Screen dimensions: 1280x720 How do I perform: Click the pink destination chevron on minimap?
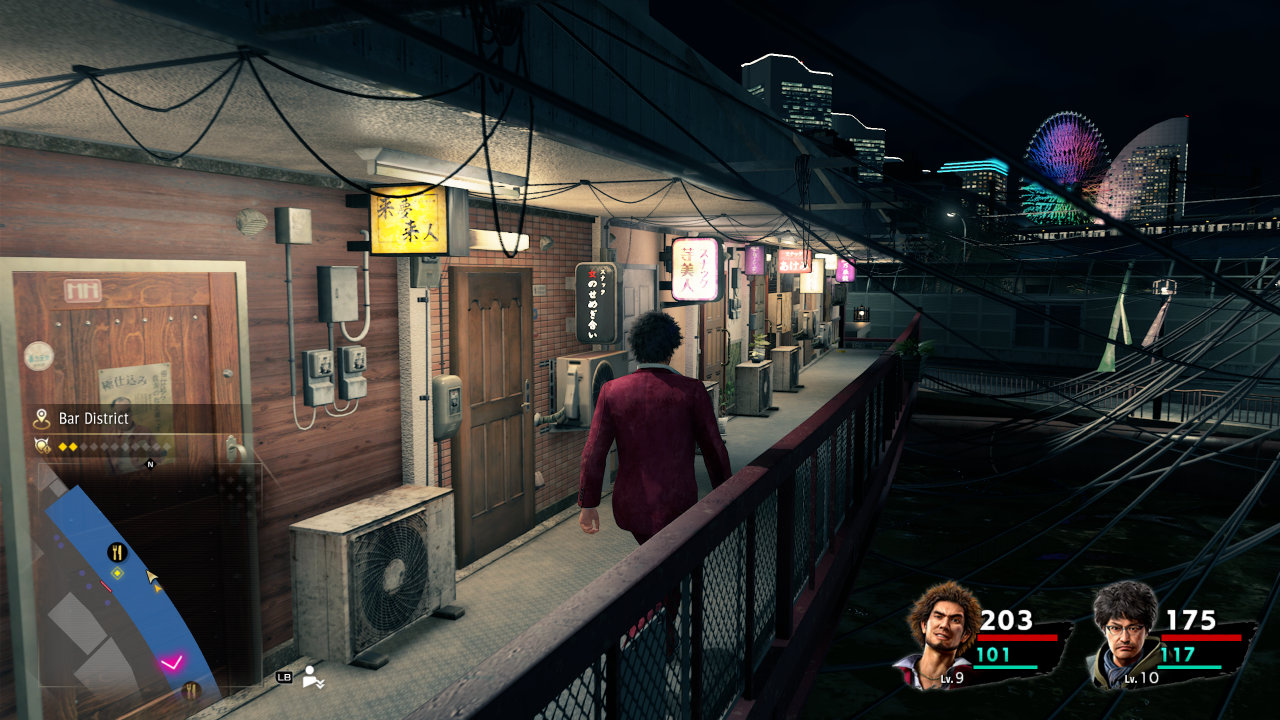coord(172,662)
